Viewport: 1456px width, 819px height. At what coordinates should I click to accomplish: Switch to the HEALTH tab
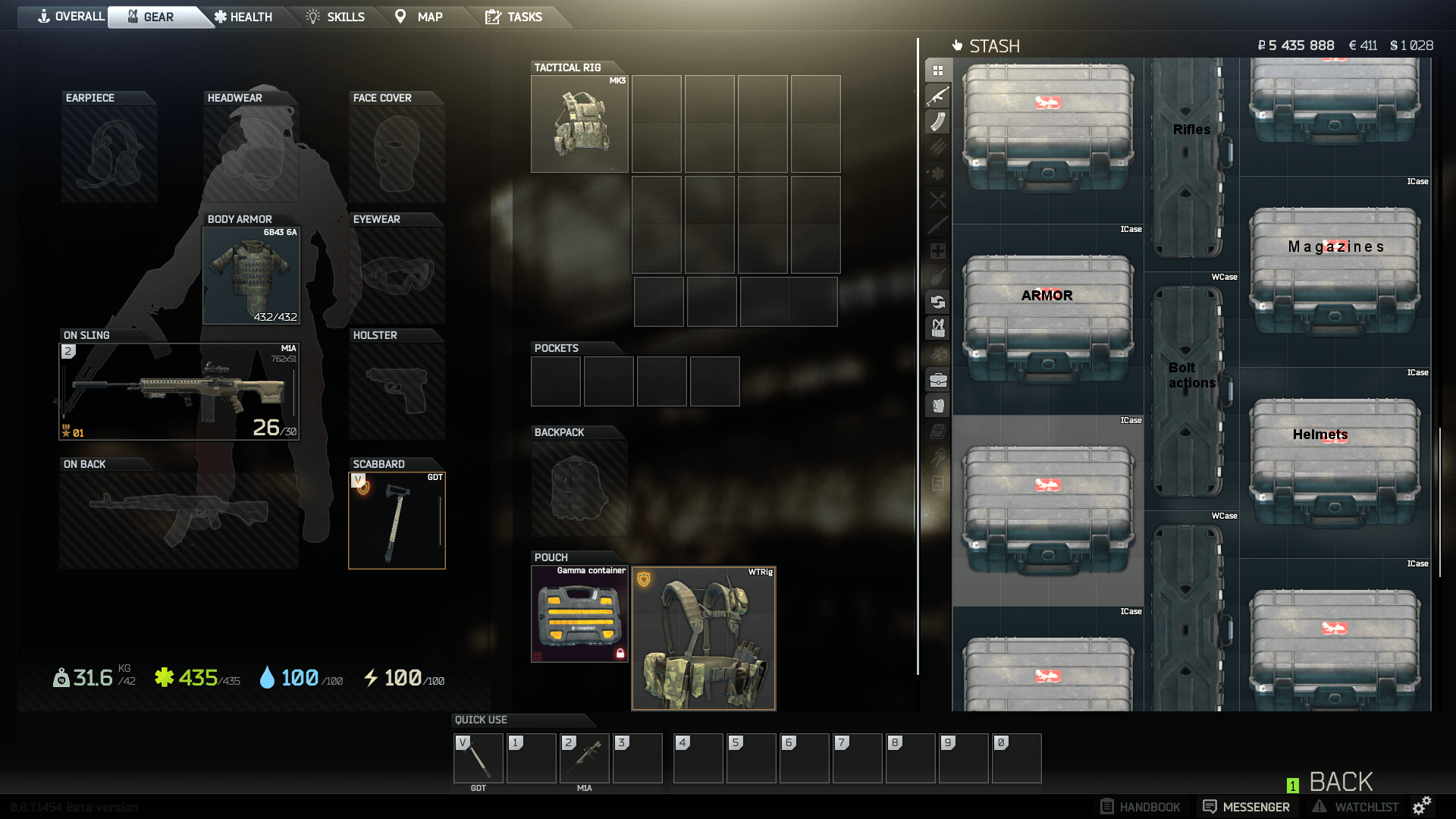(x=244, y=17)
